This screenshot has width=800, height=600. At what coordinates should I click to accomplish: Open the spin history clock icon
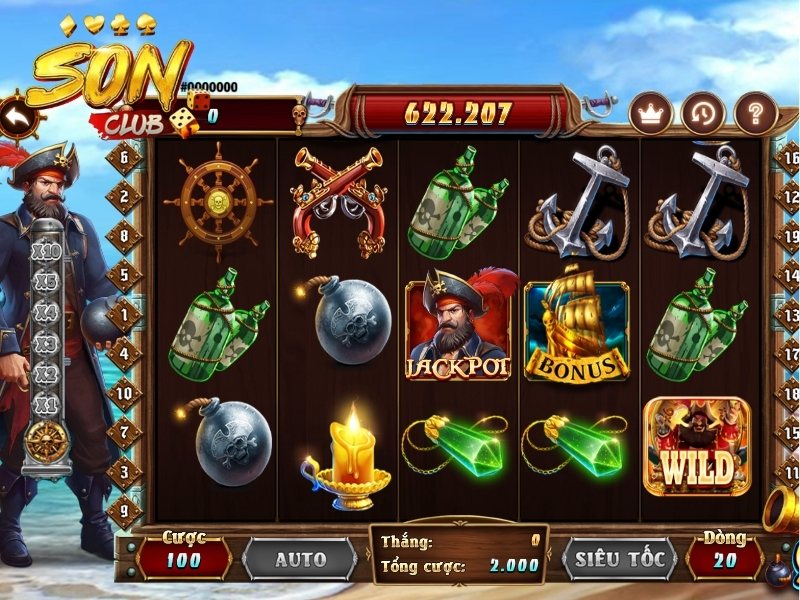click(x=703, y=114)
